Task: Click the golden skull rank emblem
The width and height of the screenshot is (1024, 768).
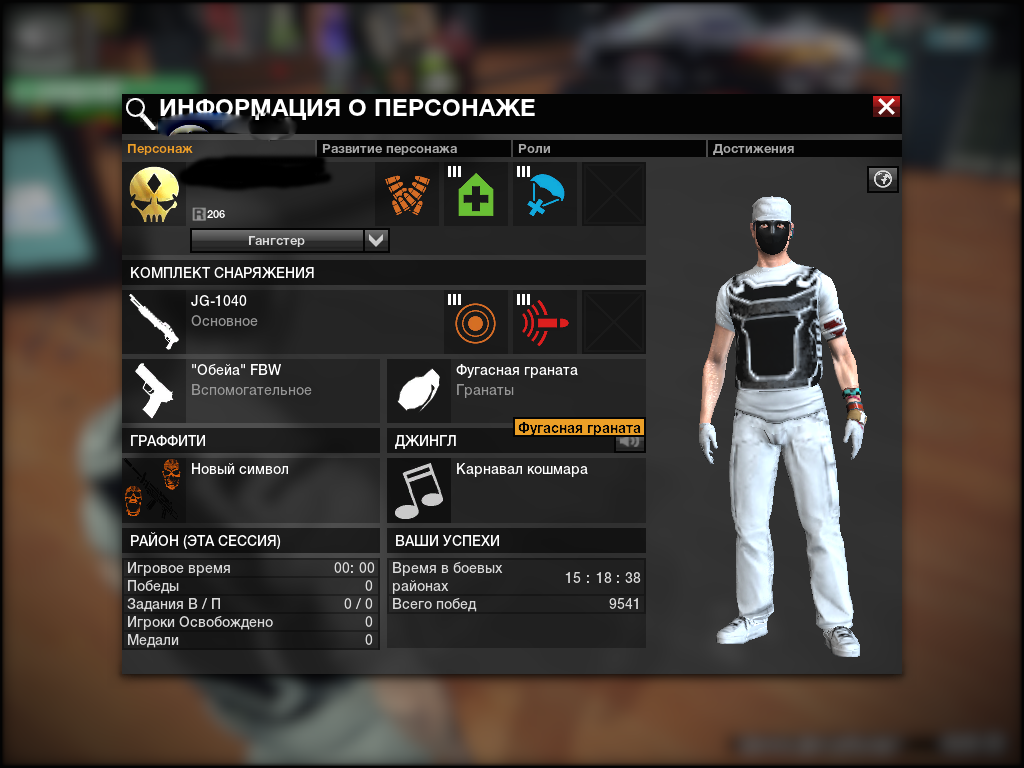Action: (x=155, y=195)
